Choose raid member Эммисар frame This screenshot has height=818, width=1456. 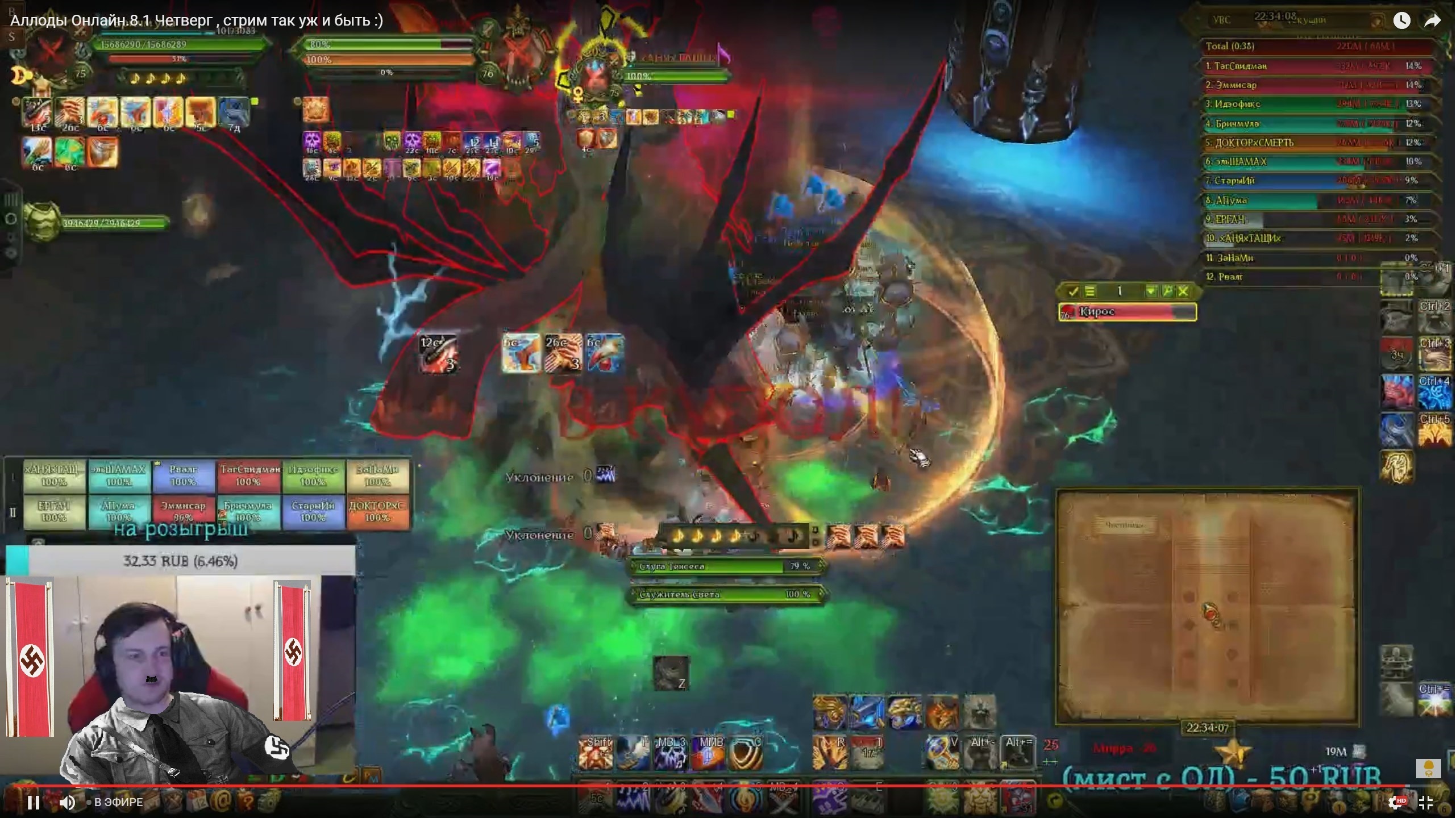(x=183, y=511)
